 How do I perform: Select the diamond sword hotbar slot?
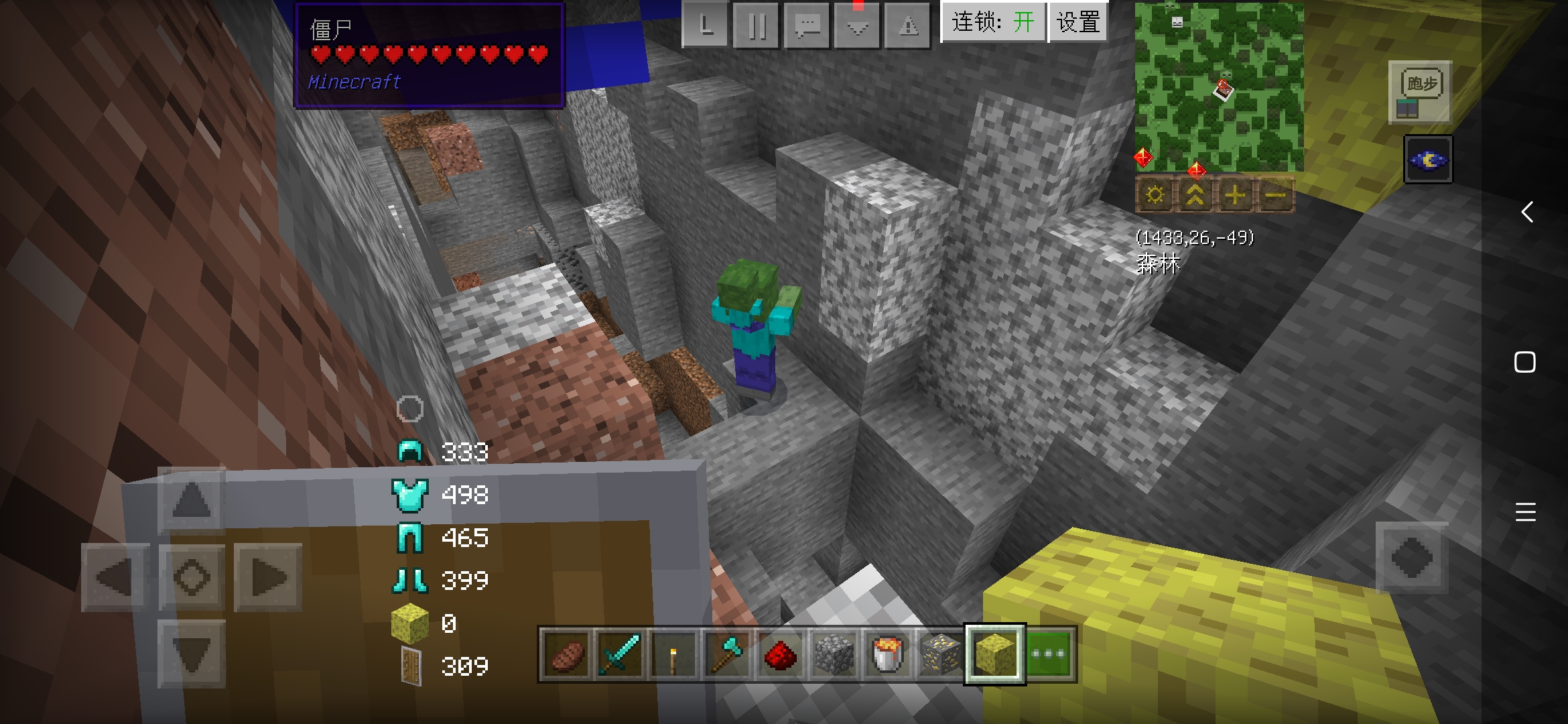pos(619,654)
